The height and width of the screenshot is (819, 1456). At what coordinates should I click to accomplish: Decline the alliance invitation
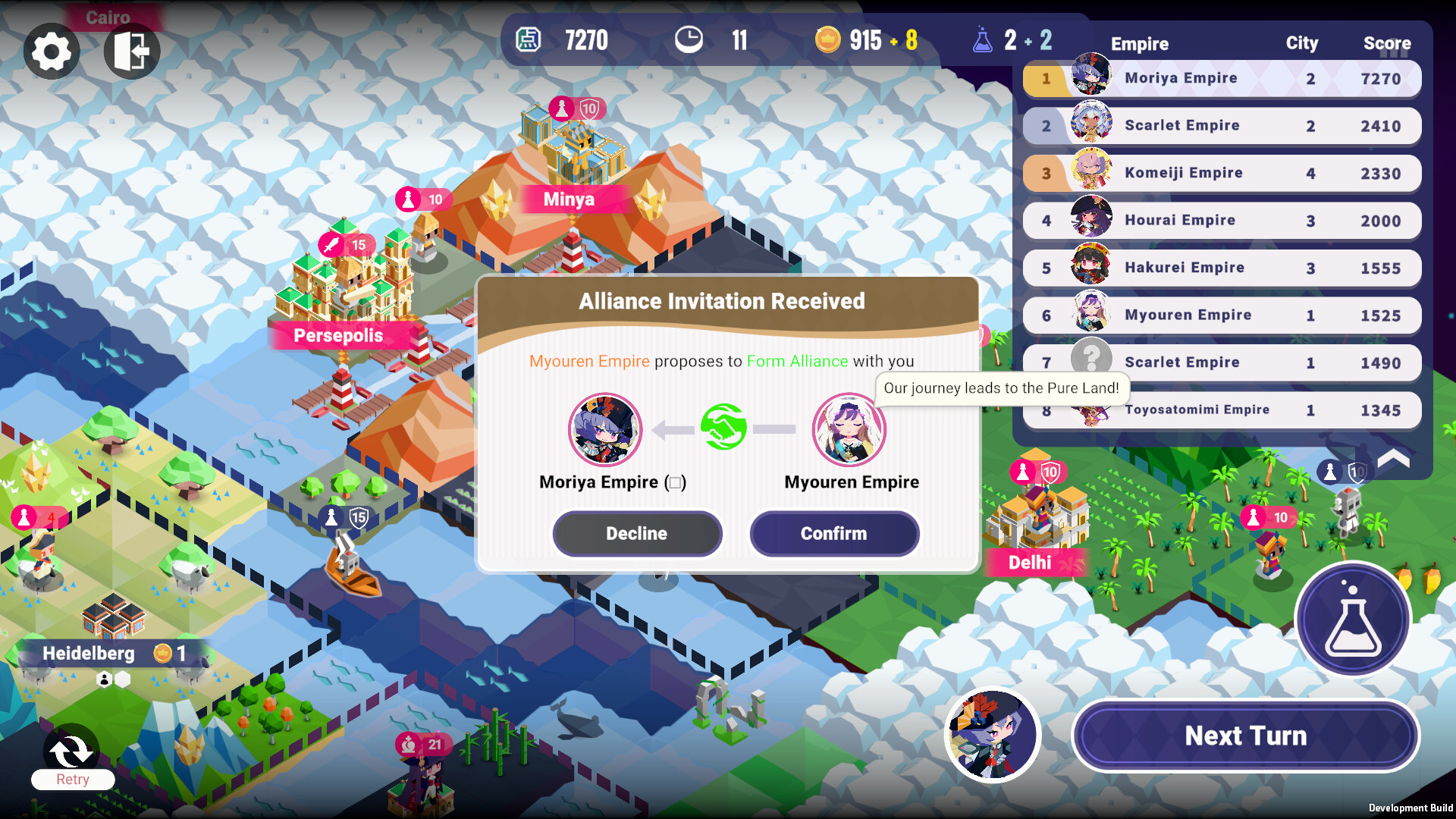click(637, 533)
